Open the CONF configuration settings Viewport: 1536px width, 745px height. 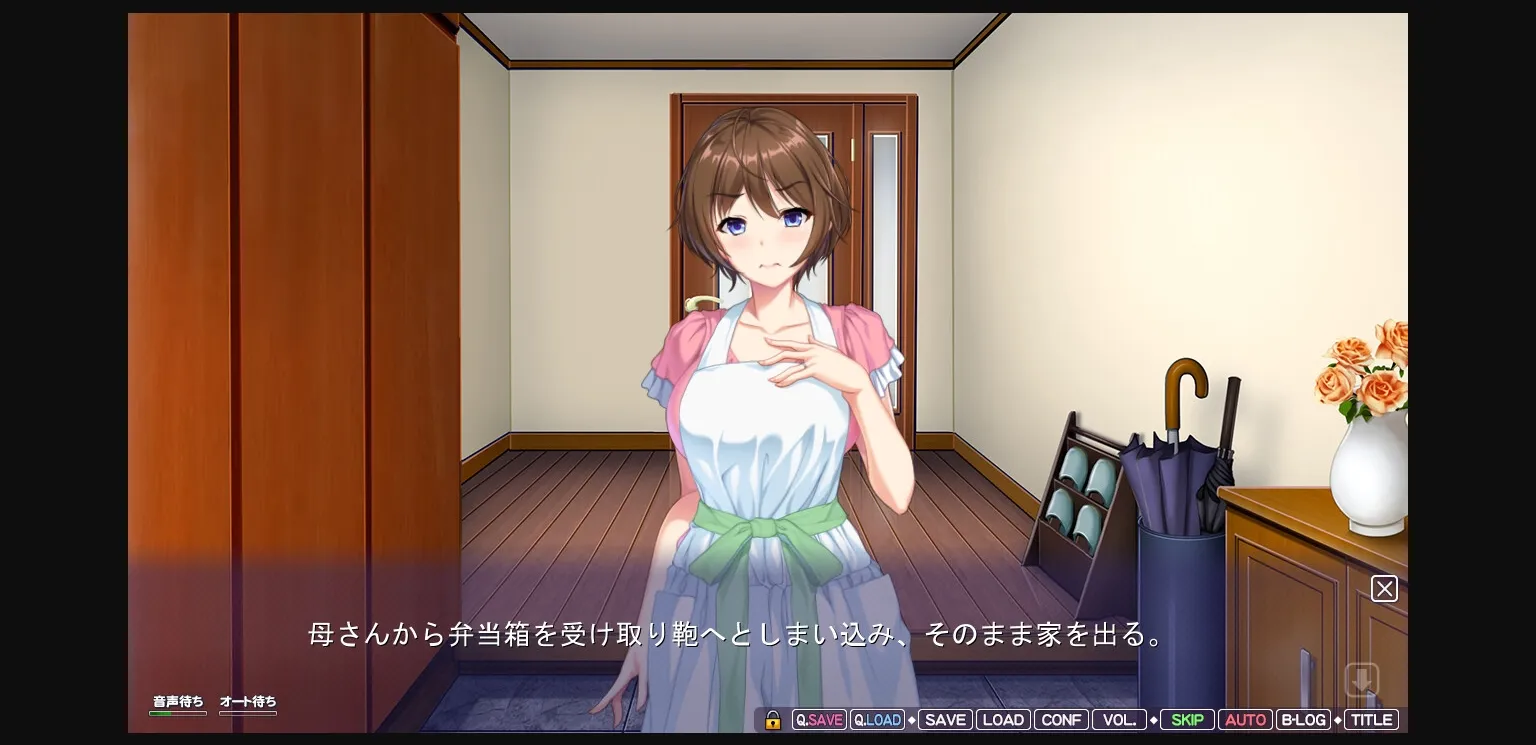pyautogui.click(x=1061, y=719)
